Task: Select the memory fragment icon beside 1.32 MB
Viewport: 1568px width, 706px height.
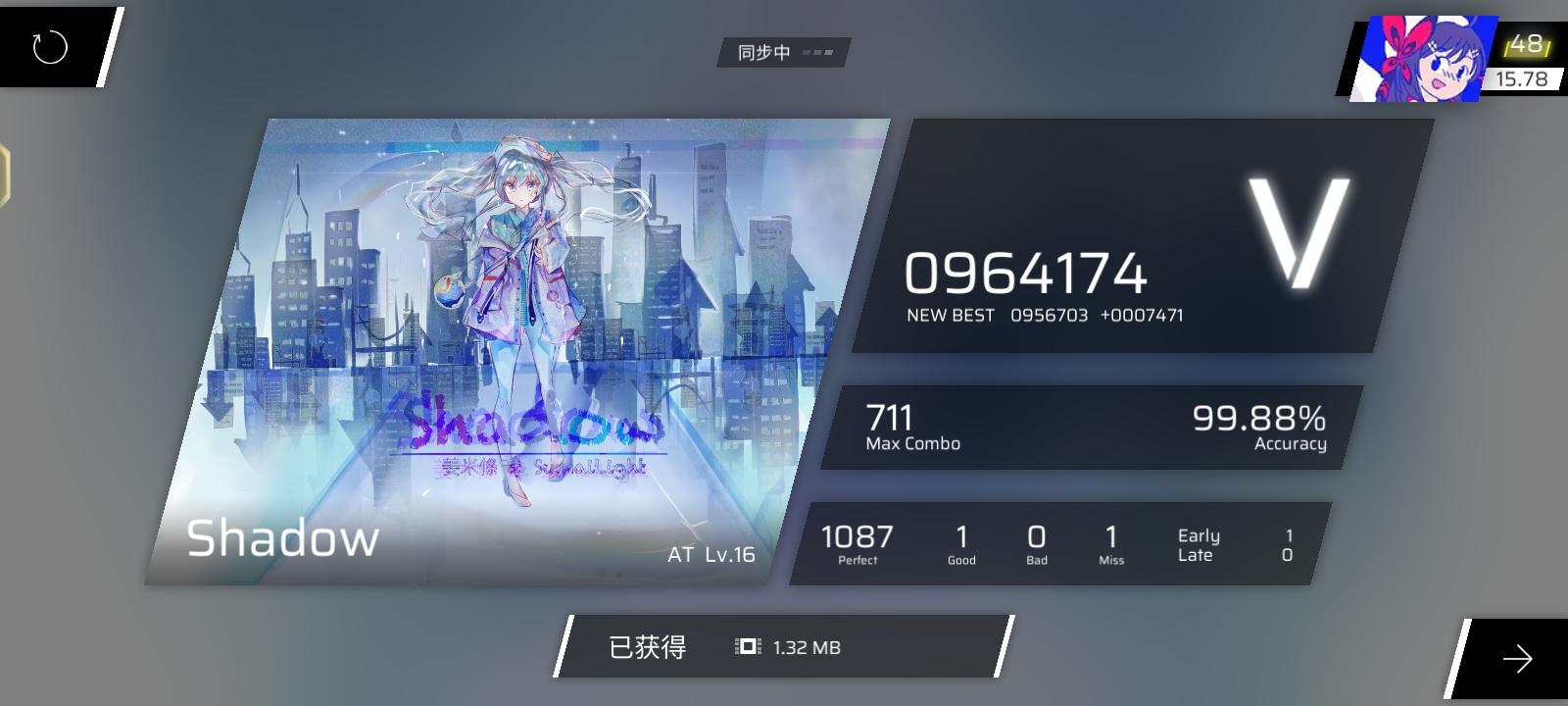Action: pyautogui.click(x=745, y=647)
